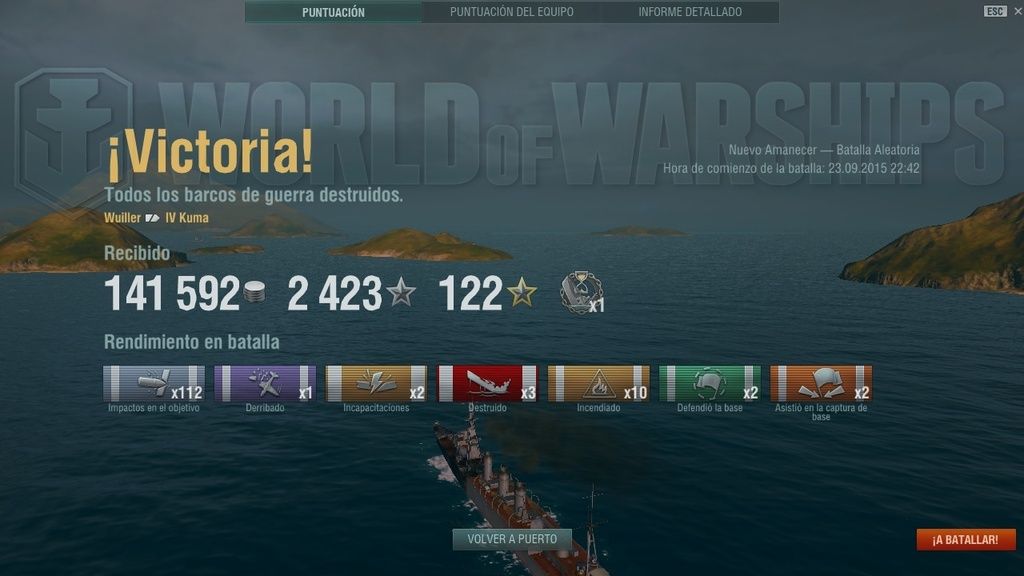Switch to the Puntuación tab
Screen dimensions: 1024x576
[x=333, y=12]
